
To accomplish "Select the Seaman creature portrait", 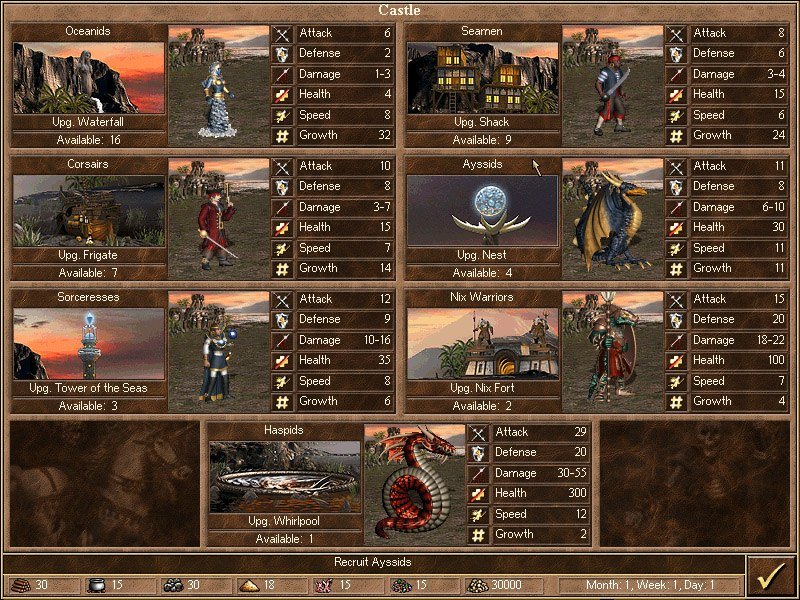I will tap(613, 85).
